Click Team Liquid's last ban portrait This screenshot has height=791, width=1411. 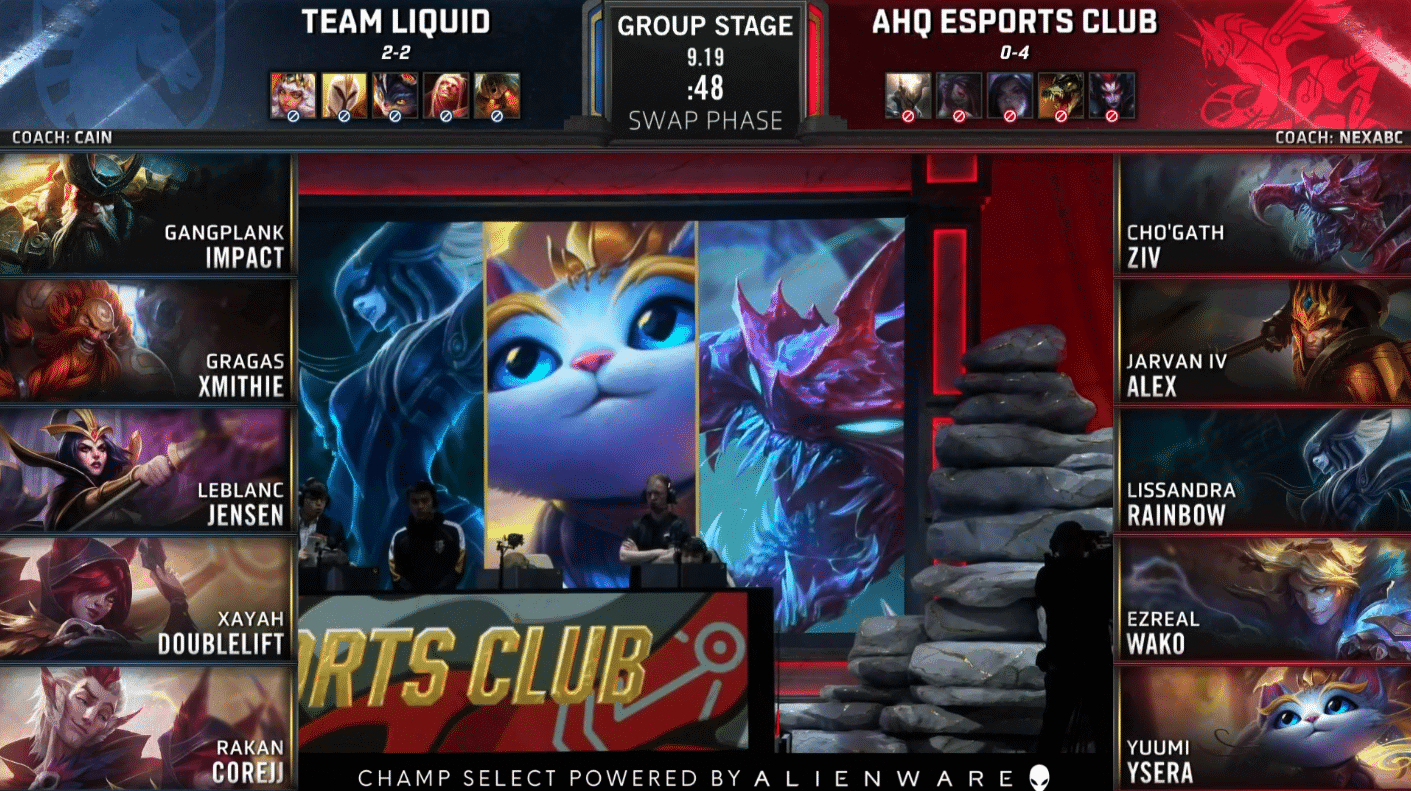(x=497, y=92)
